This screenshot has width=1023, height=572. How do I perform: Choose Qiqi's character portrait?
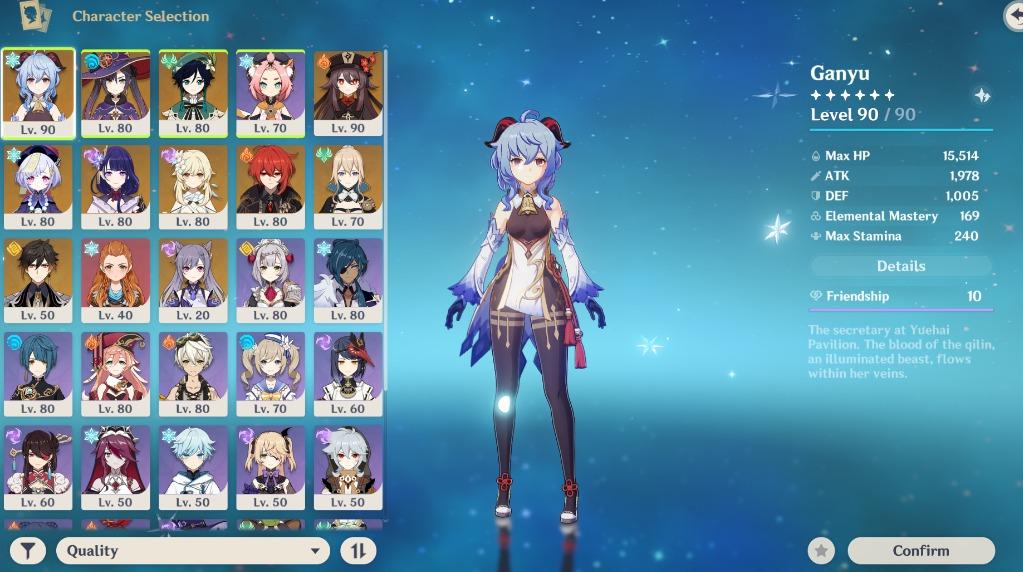point(39,185)
